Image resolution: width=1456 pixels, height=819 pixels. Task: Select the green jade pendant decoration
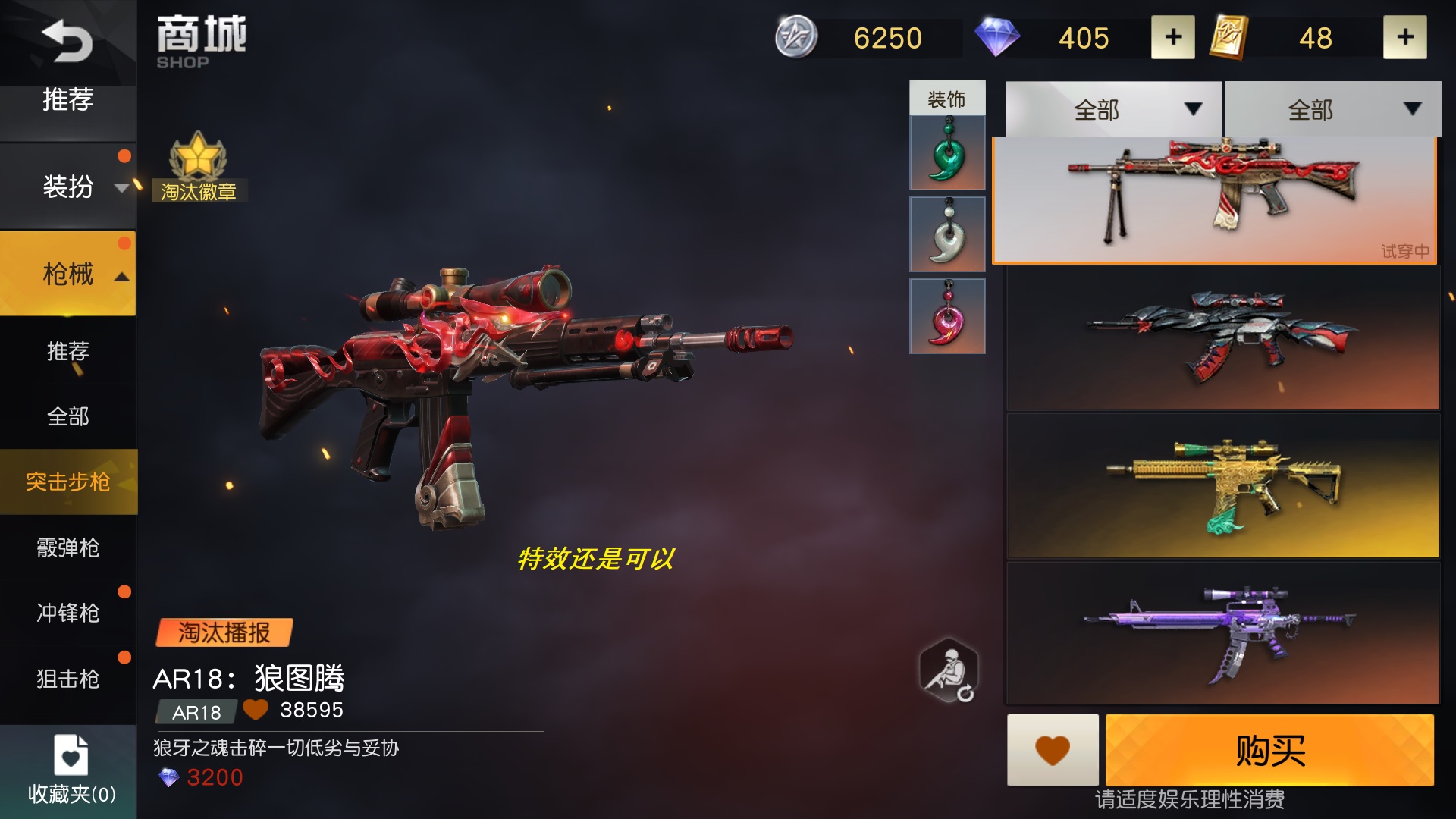(x=947, y=150)
